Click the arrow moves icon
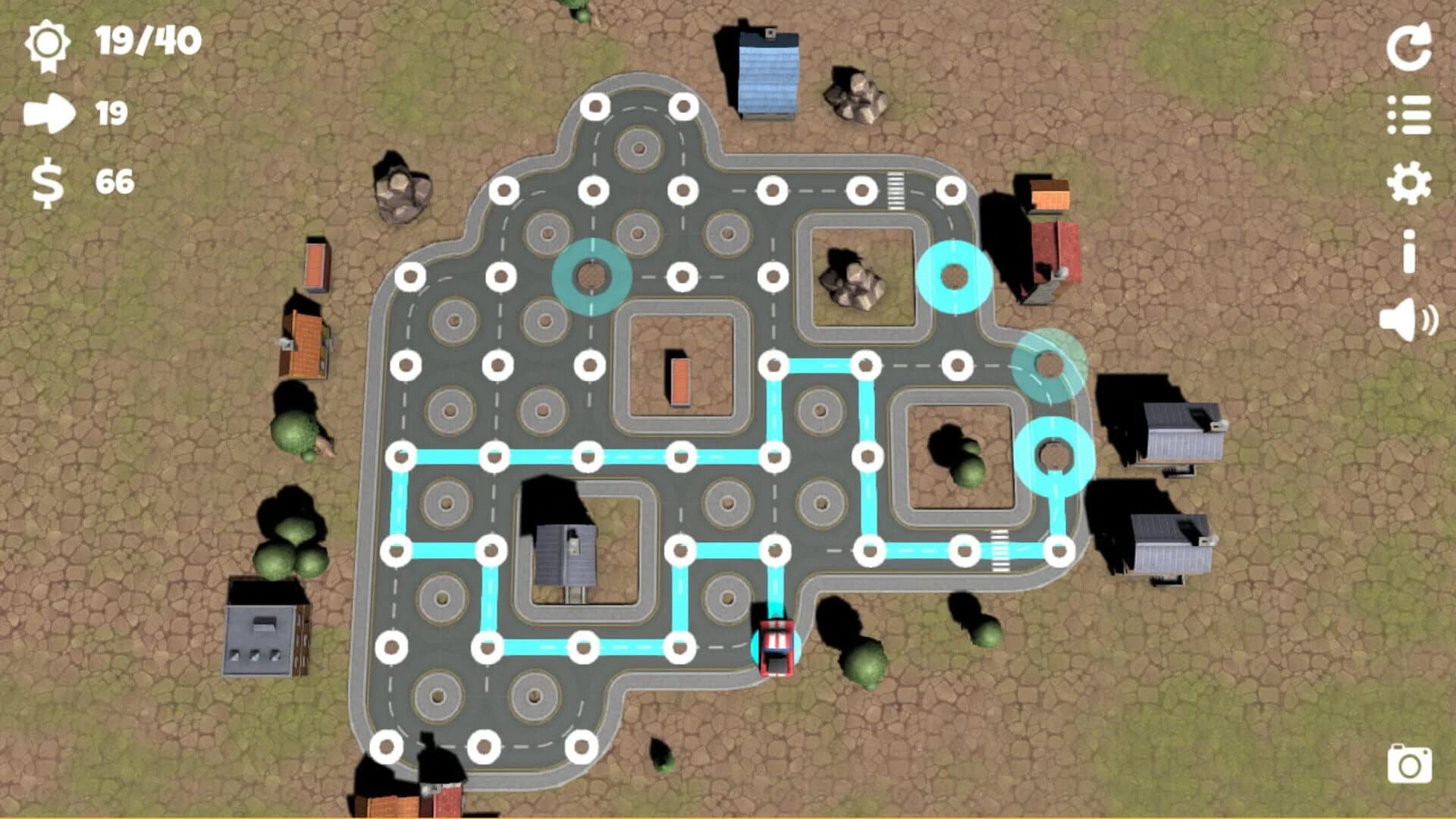Screen dimensions: 1456x819 coord(49,114)
